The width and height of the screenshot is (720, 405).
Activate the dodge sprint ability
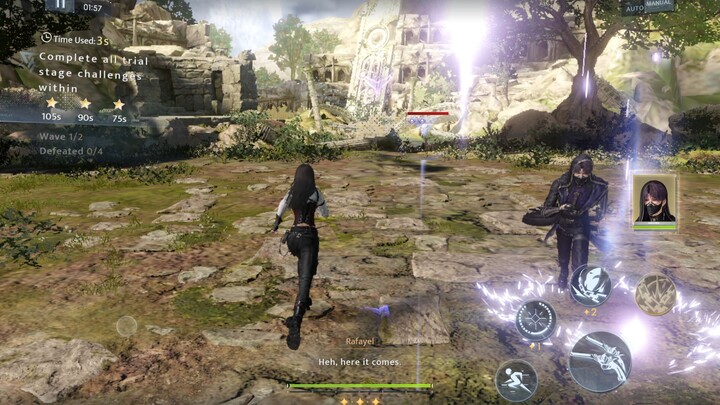(516, 380)
